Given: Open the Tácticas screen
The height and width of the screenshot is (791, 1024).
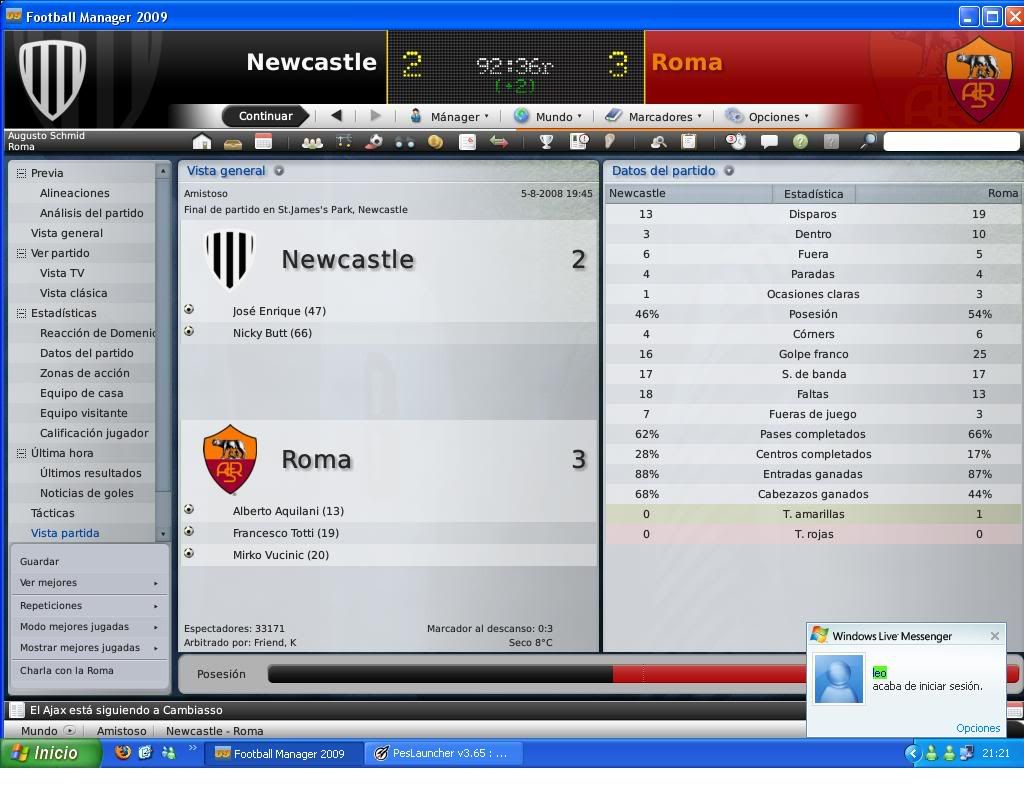Looking at the screenshot, I should coord(53,513).
